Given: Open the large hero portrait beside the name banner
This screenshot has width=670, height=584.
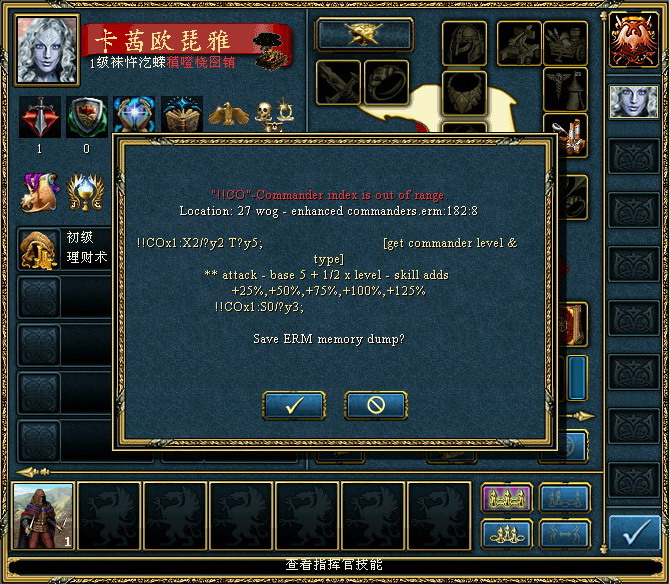Looking at the screenshot, I should click(x=47, y=43).
